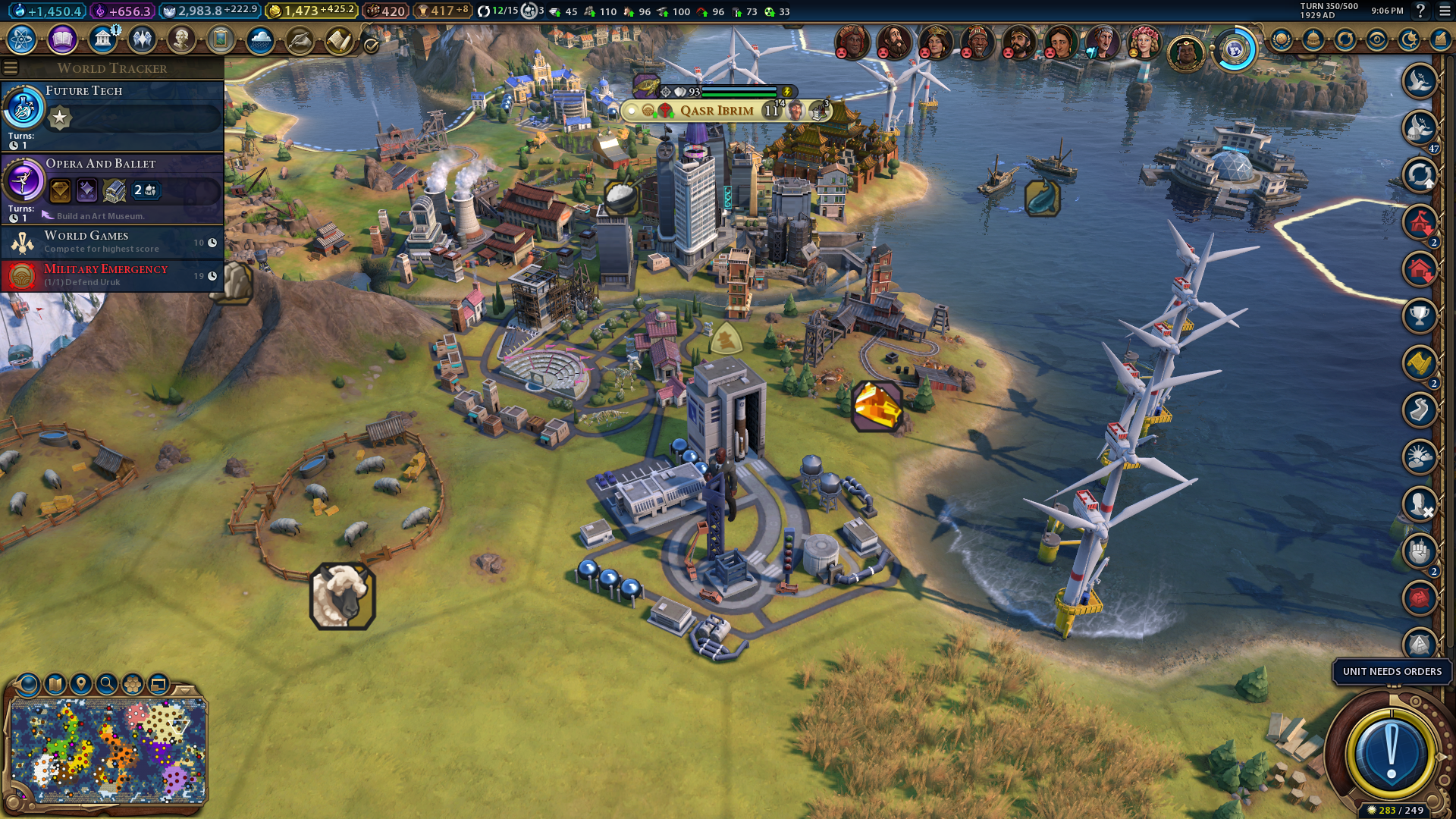Open the question mark help button
Viewport: 1456px width, 819px height.
1420,11
